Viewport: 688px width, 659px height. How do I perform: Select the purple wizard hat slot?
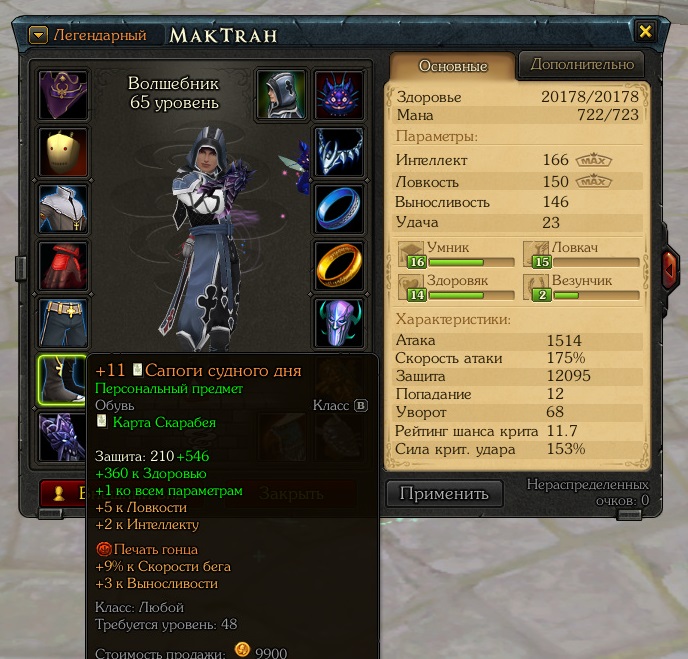64,95
